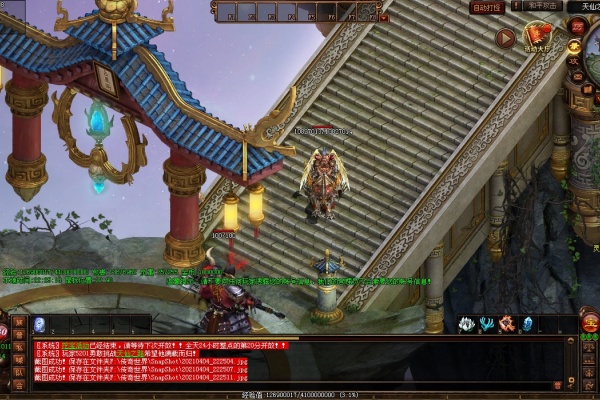
Task: Toggle the 自动打怪 auto-fight button
Action: [x=486, y=6]
